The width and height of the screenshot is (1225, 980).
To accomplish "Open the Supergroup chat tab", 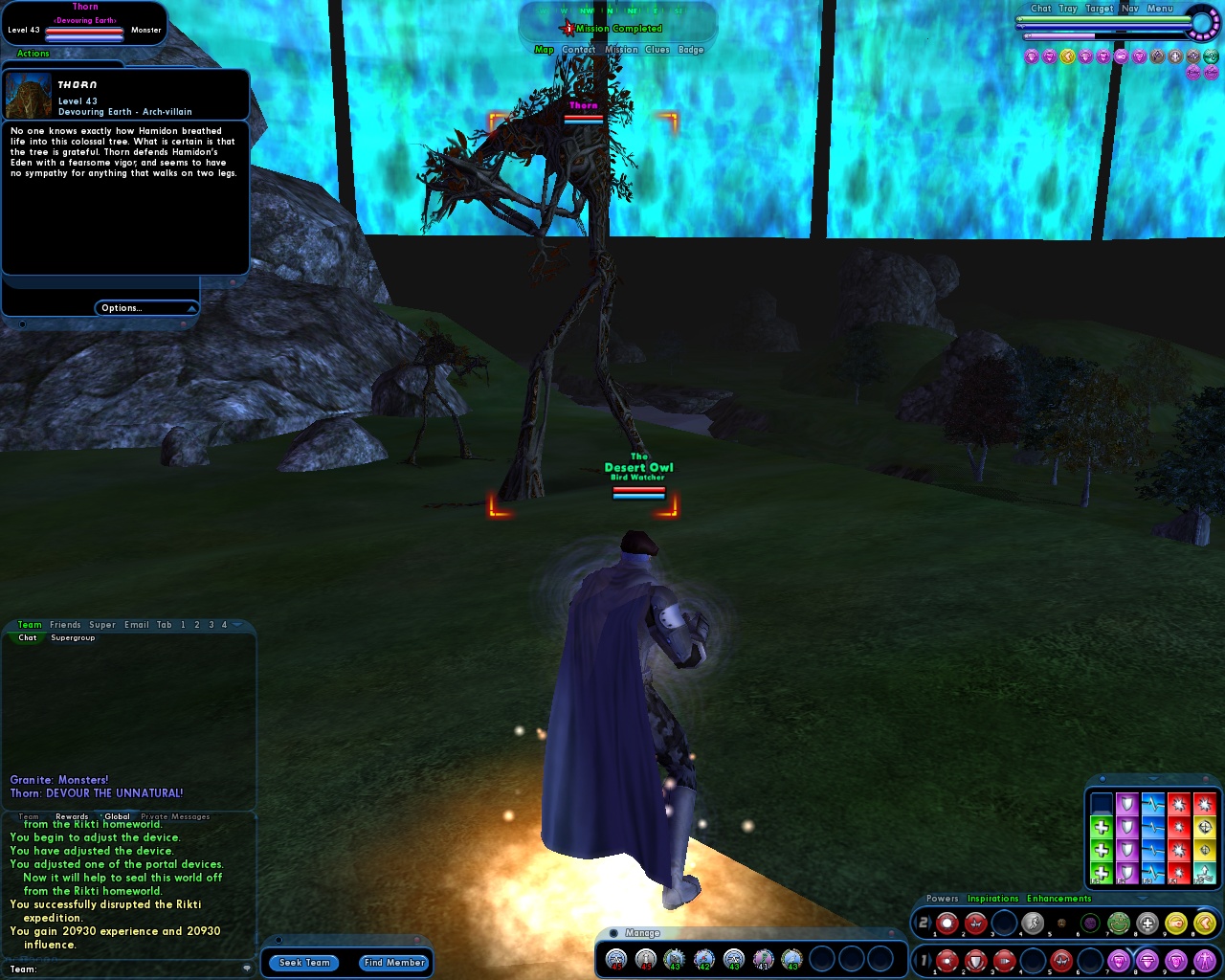I will coord(72,637).
